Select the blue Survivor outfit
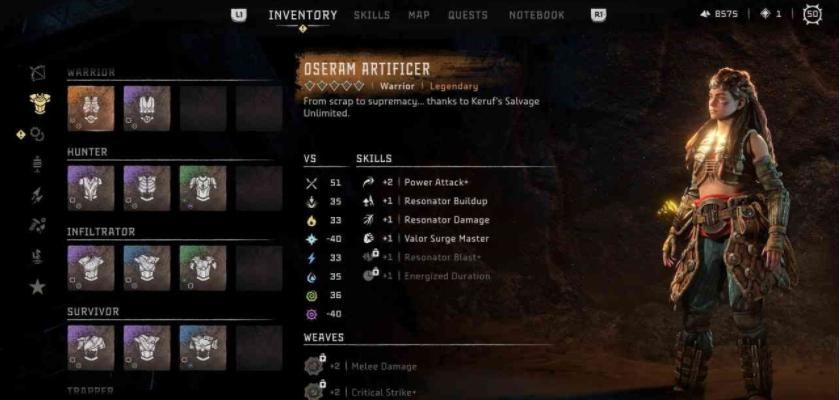Viewport: 840px width, 400px height. 203,347
